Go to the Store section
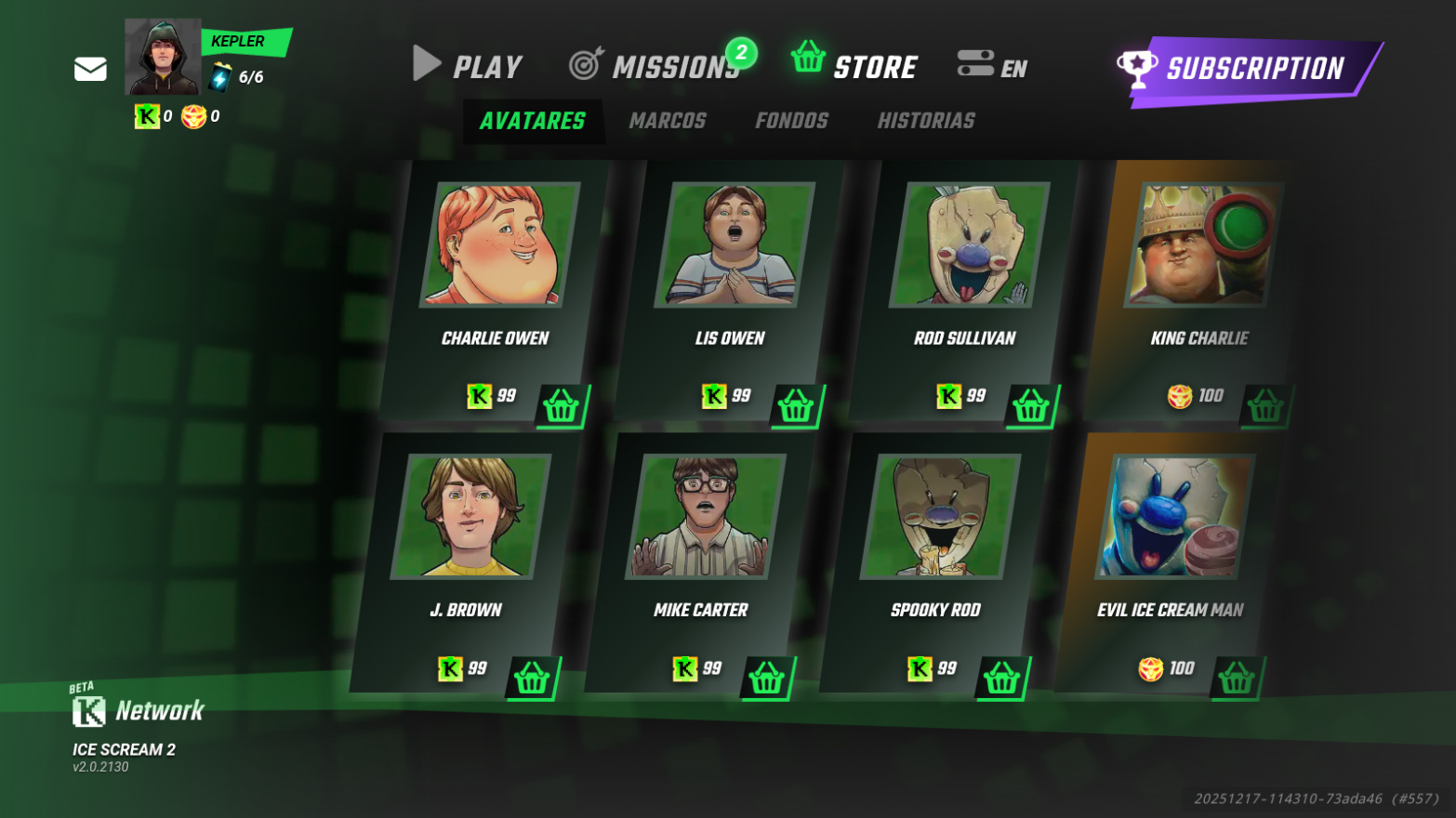The height and width of the screenshot is (818, 1456). [x=854, y=65]
